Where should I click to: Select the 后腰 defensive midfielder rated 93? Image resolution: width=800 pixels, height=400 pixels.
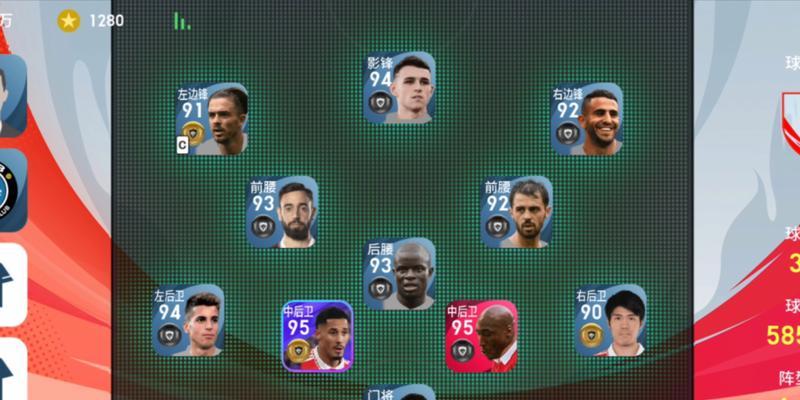point(399,274)
